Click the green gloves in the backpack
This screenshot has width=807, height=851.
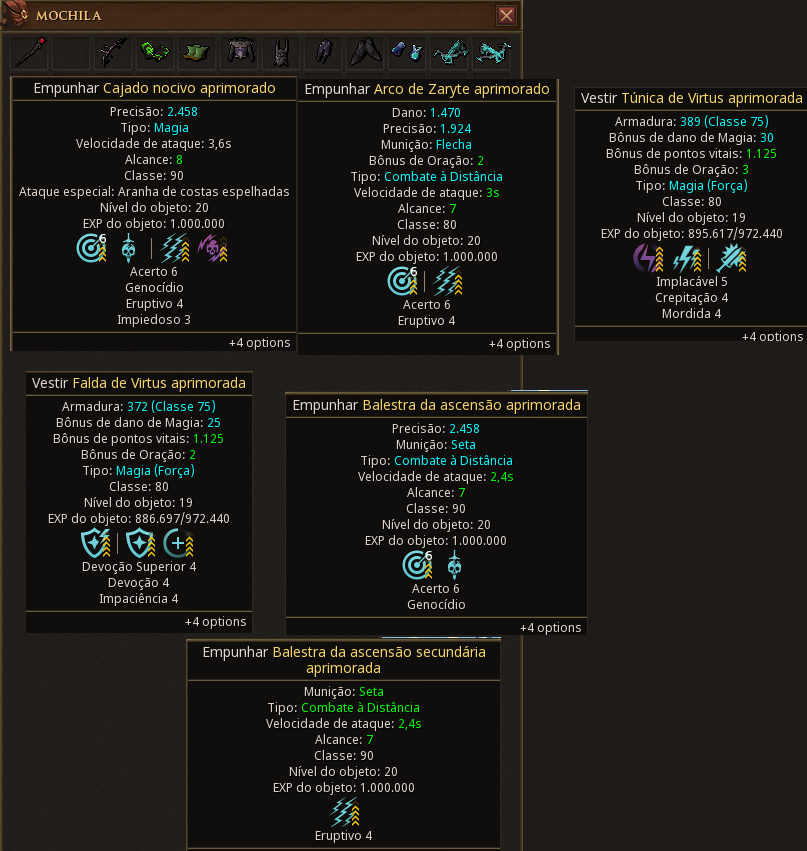pyautogui.click(x=155, y=52)
